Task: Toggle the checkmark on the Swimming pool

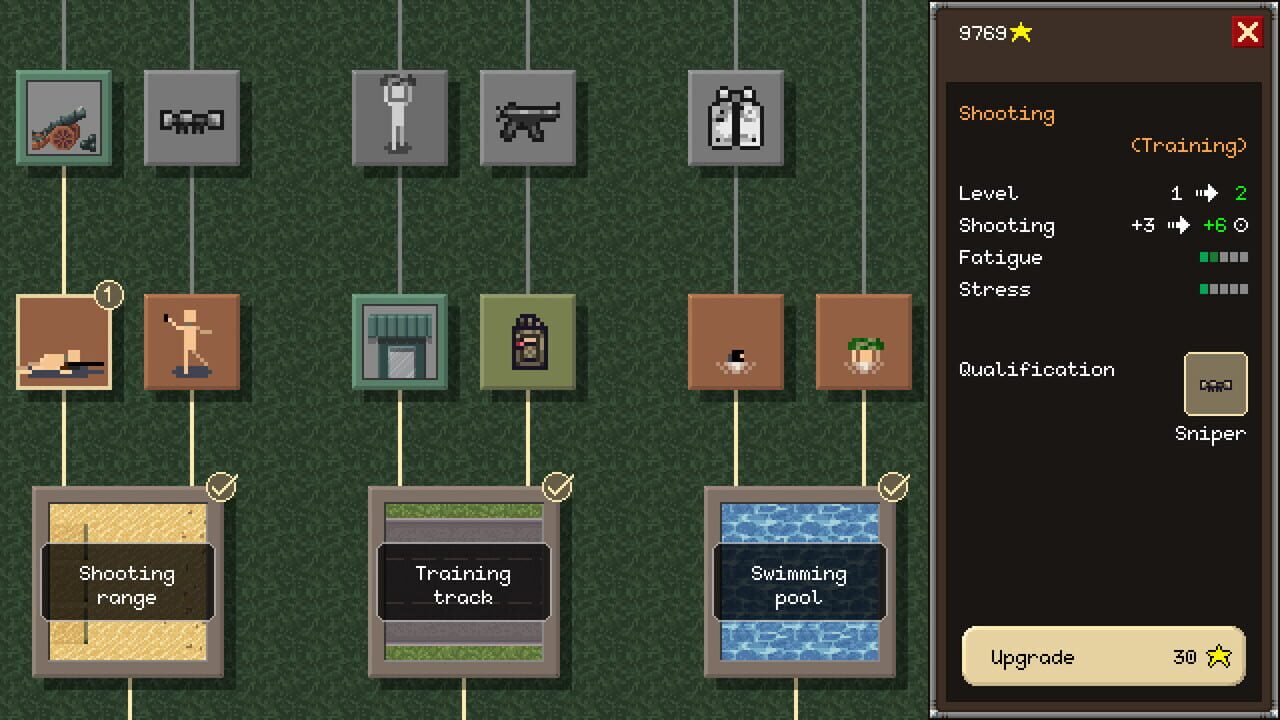Action: 891,488
